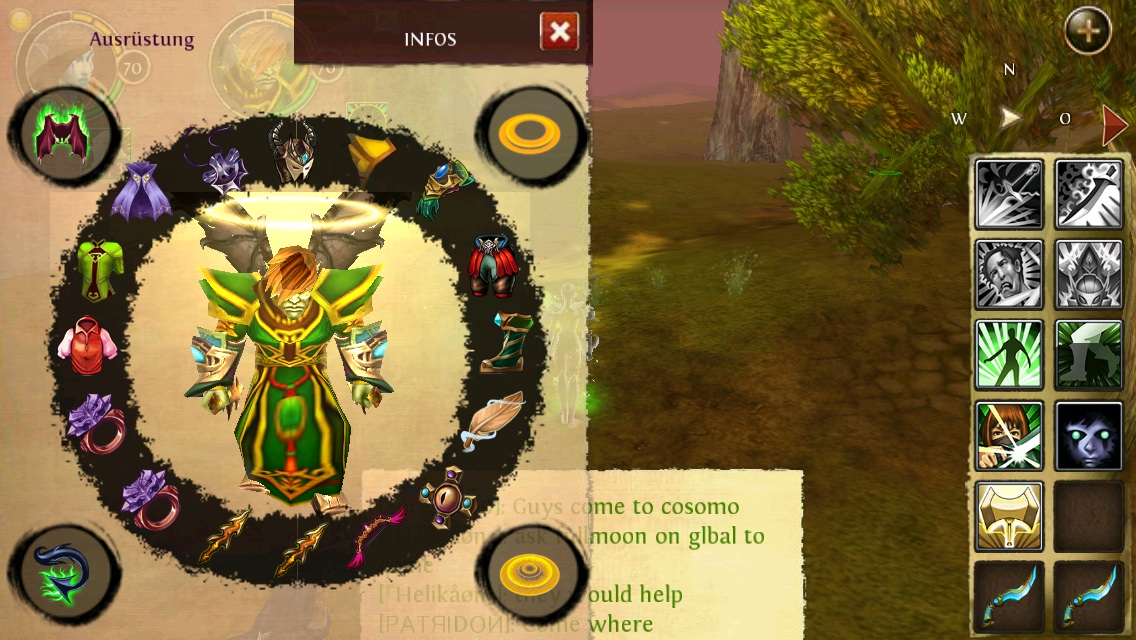Click the red arrow beside the compass
This screenshot has height=640, width=1136.
[x=1114, y=124]
